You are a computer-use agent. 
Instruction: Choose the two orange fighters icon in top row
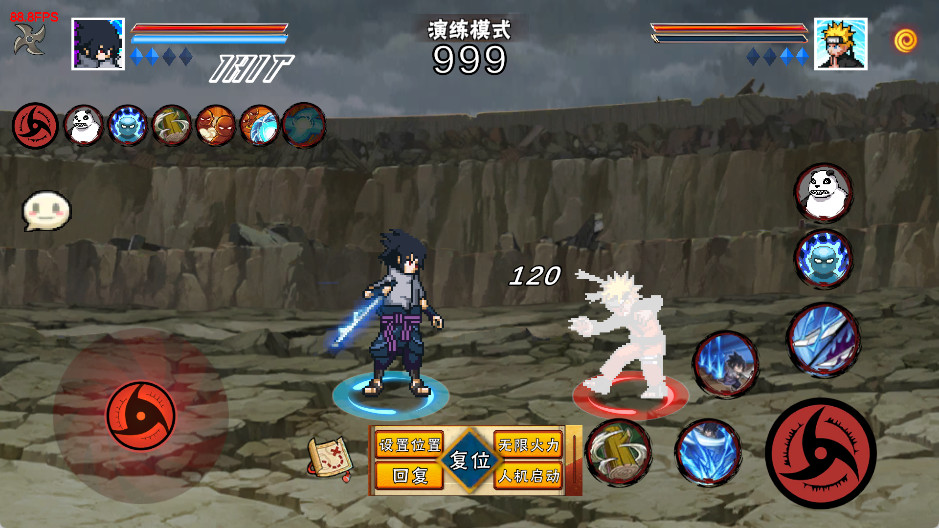pyautogui.click(x=215, y=126)
